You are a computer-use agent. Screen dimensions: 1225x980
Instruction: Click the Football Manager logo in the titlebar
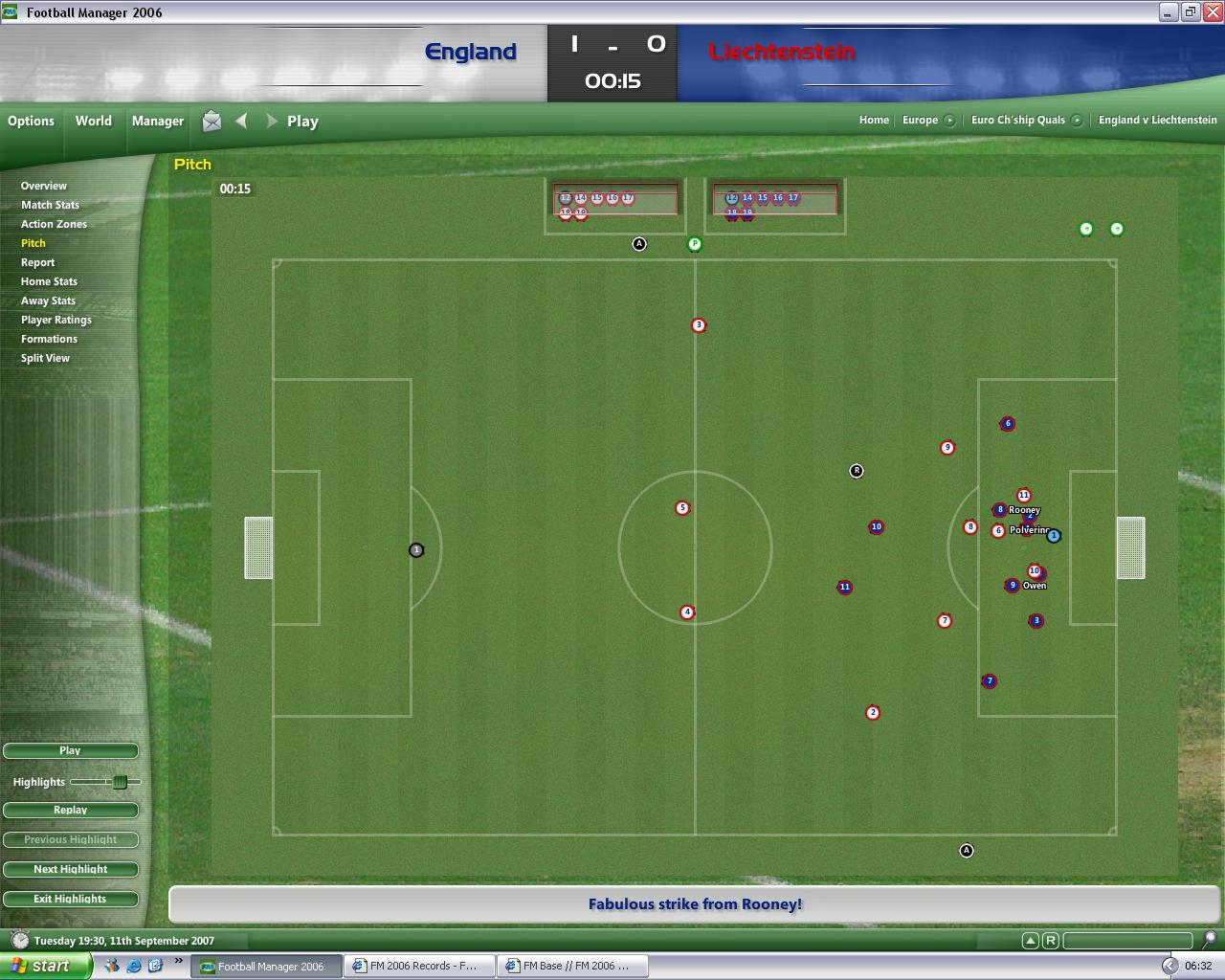[10, 12]
